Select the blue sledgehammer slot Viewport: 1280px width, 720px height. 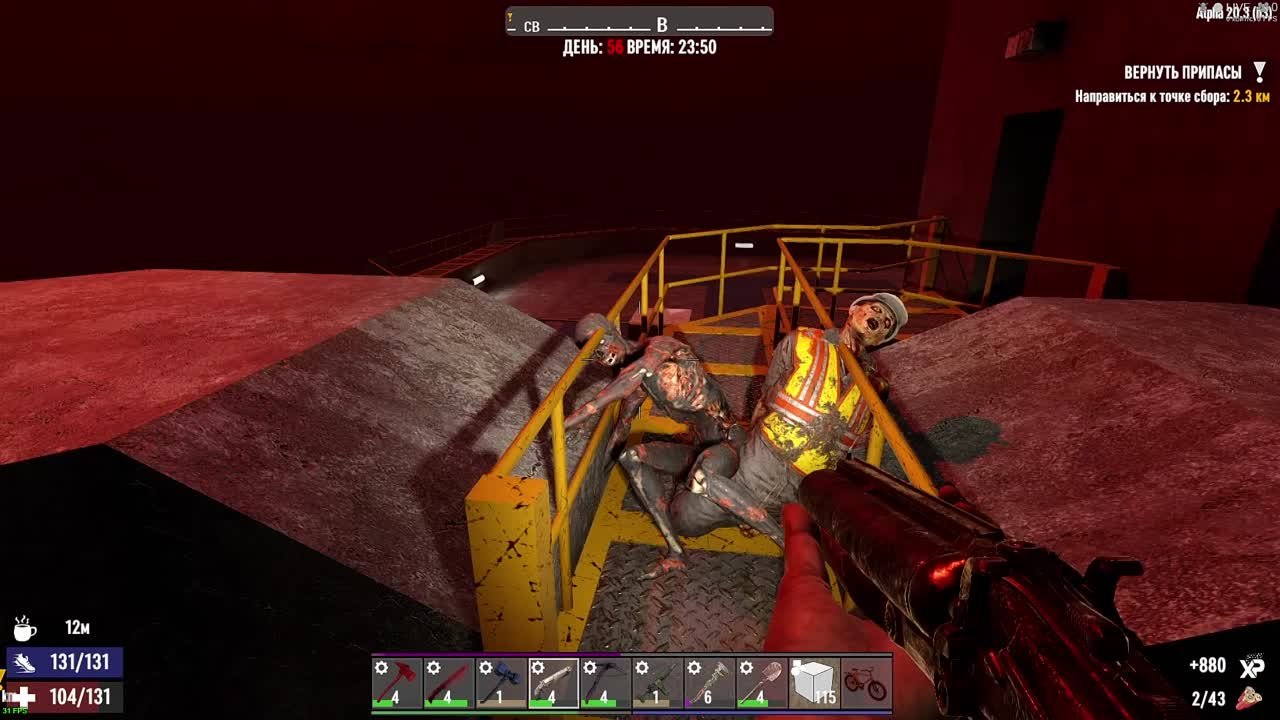tap(502, 678)
